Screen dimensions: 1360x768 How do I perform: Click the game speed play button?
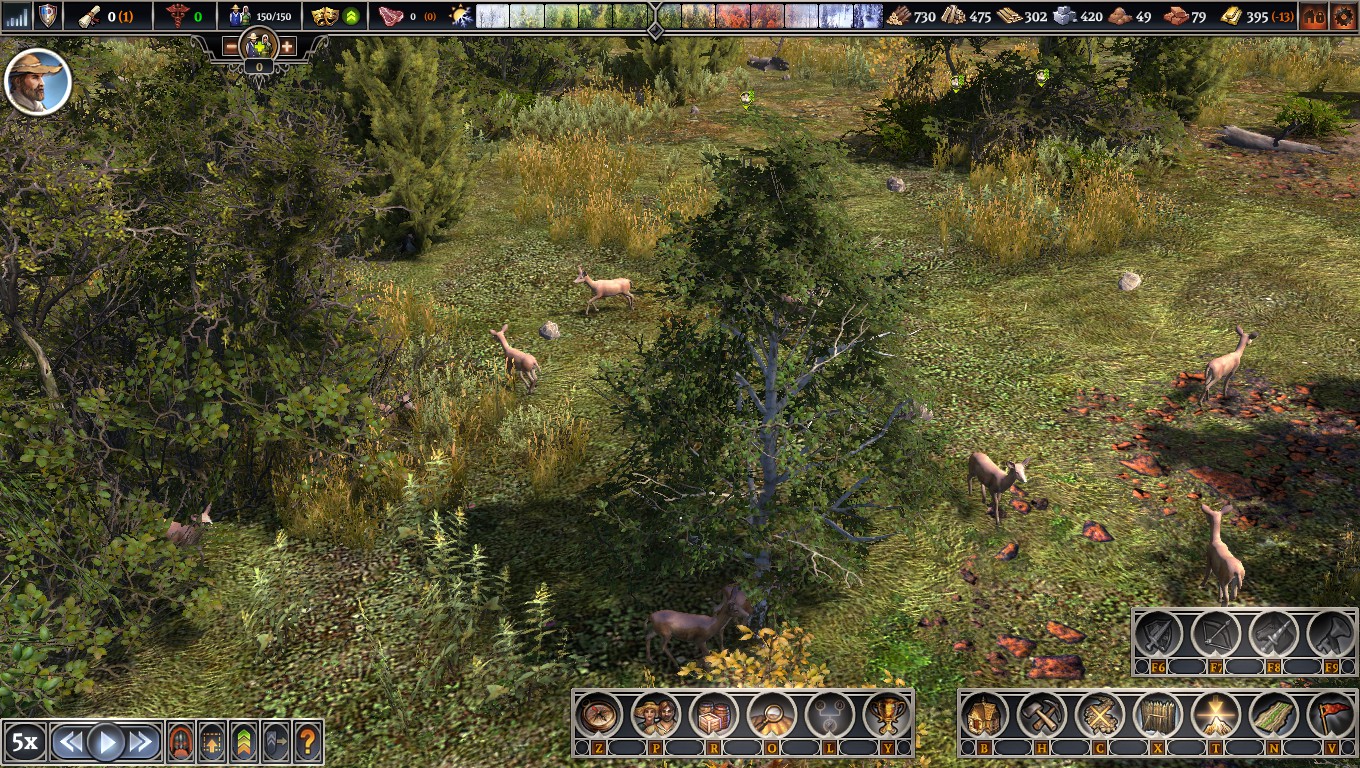click(x=106, y=742)
